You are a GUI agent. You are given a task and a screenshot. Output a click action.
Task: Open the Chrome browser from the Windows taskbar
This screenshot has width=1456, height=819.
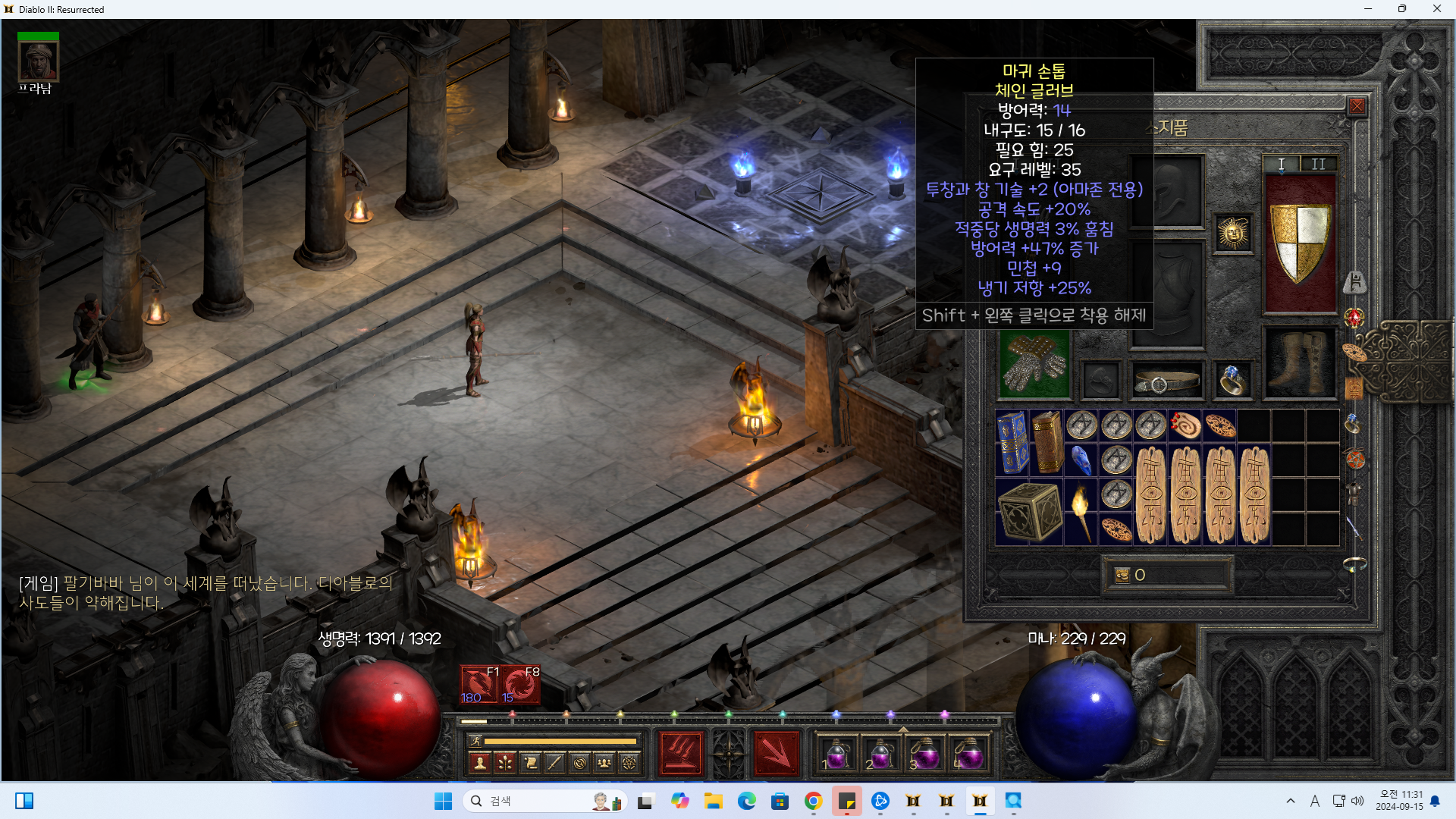click(x=813, y=801)
